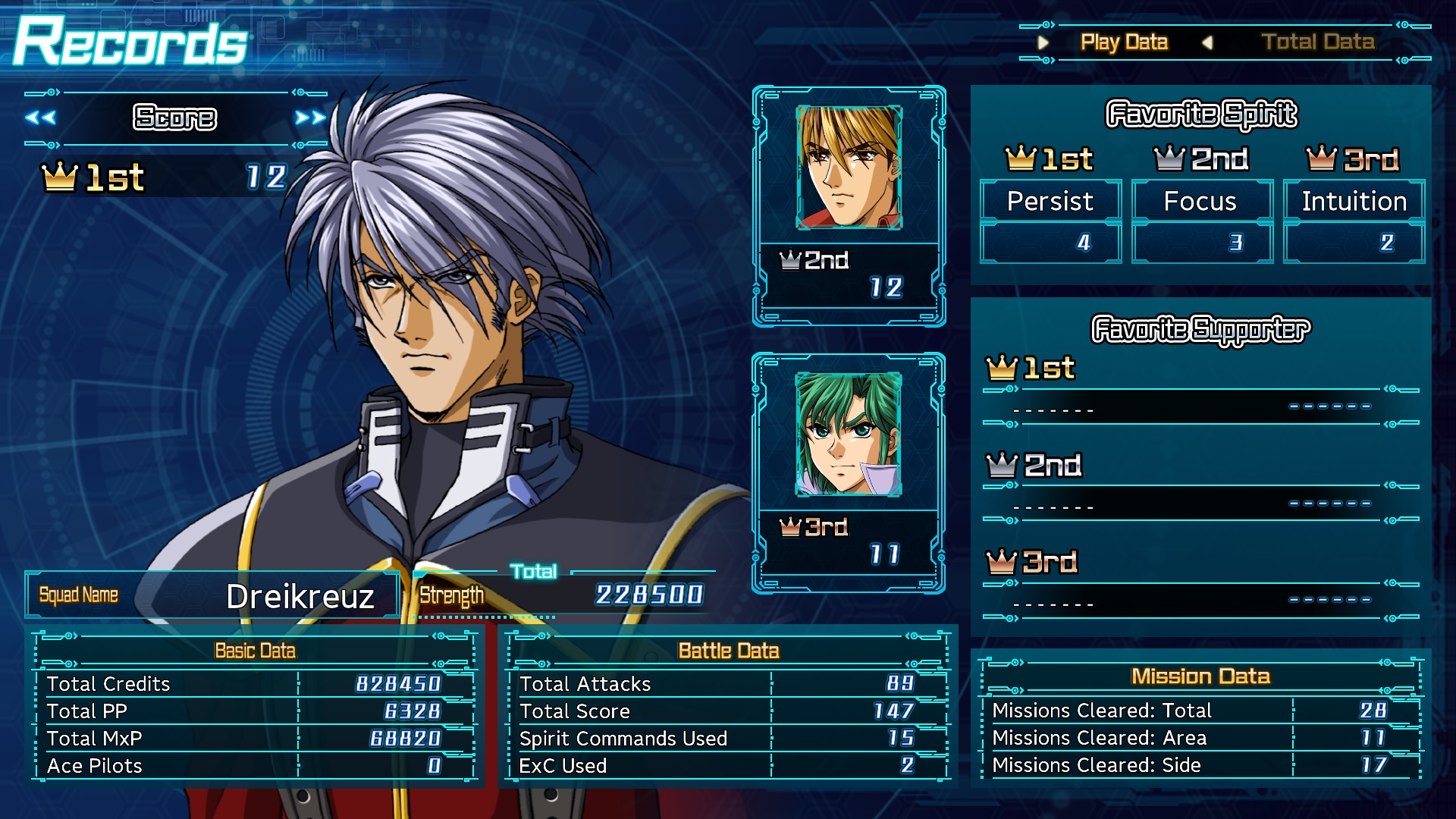Switch to the Total Data tab
This screenshot has height=819, width=1456.
point(1317,42)
